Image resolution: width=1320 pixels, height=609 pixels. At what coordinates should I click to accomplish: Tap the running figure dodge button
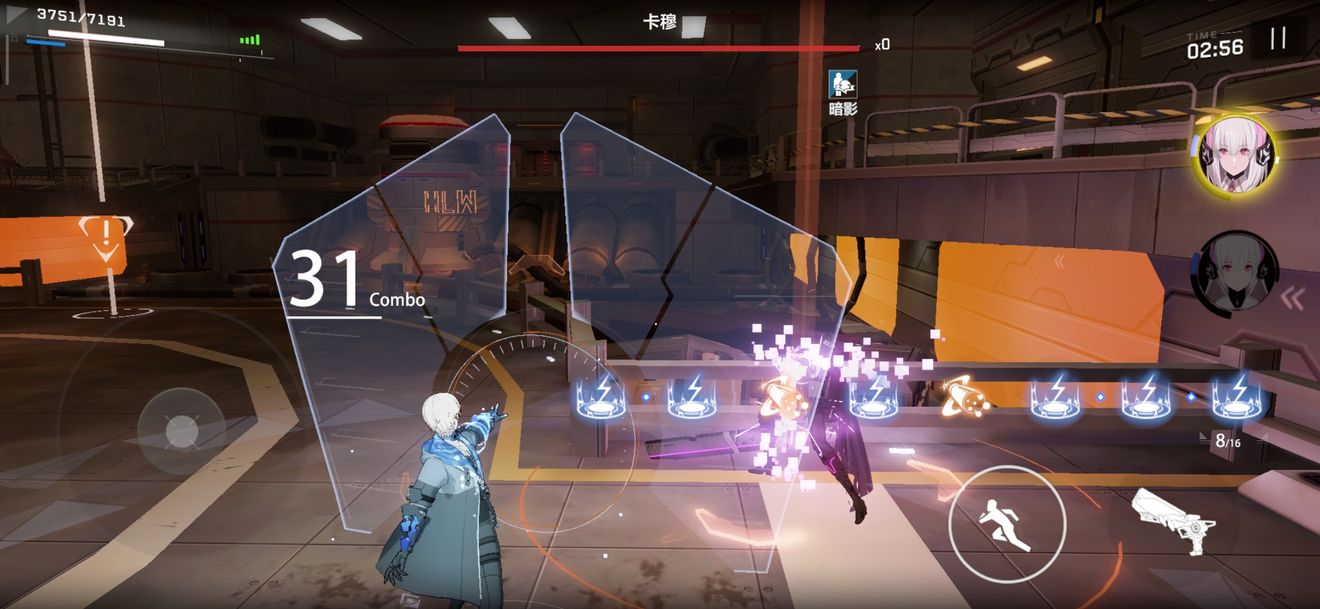[1007, 524]
